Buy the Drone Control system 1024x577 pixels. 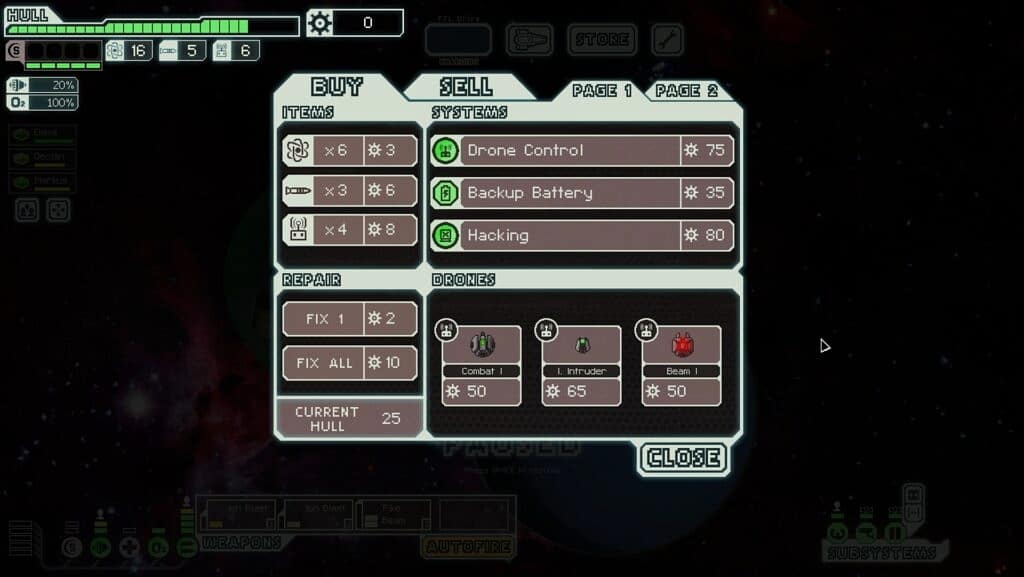(x=582, y=150)
